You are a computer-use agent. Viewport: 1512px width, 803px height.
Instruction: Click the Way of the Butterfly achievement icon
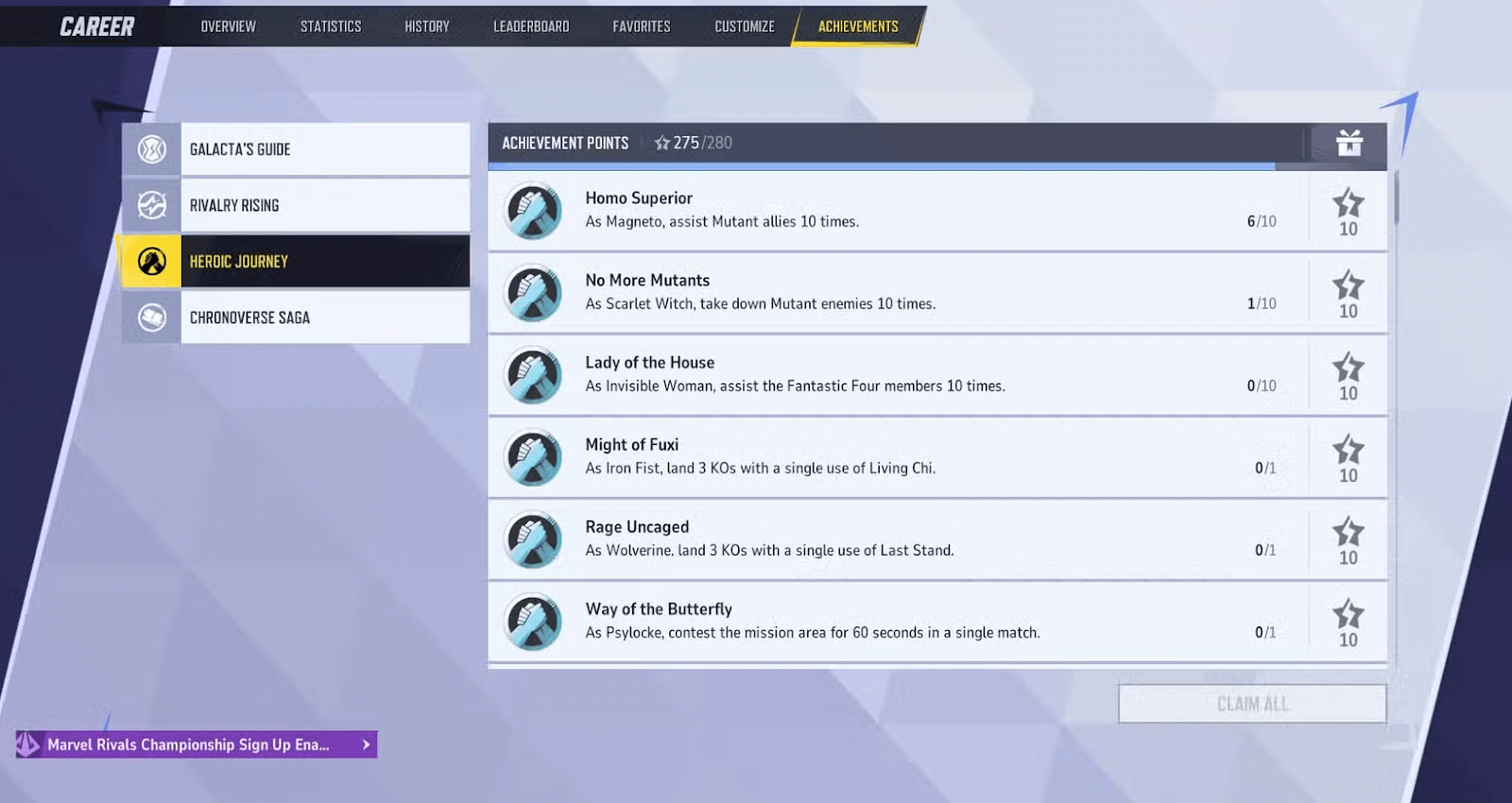(532, 622)
